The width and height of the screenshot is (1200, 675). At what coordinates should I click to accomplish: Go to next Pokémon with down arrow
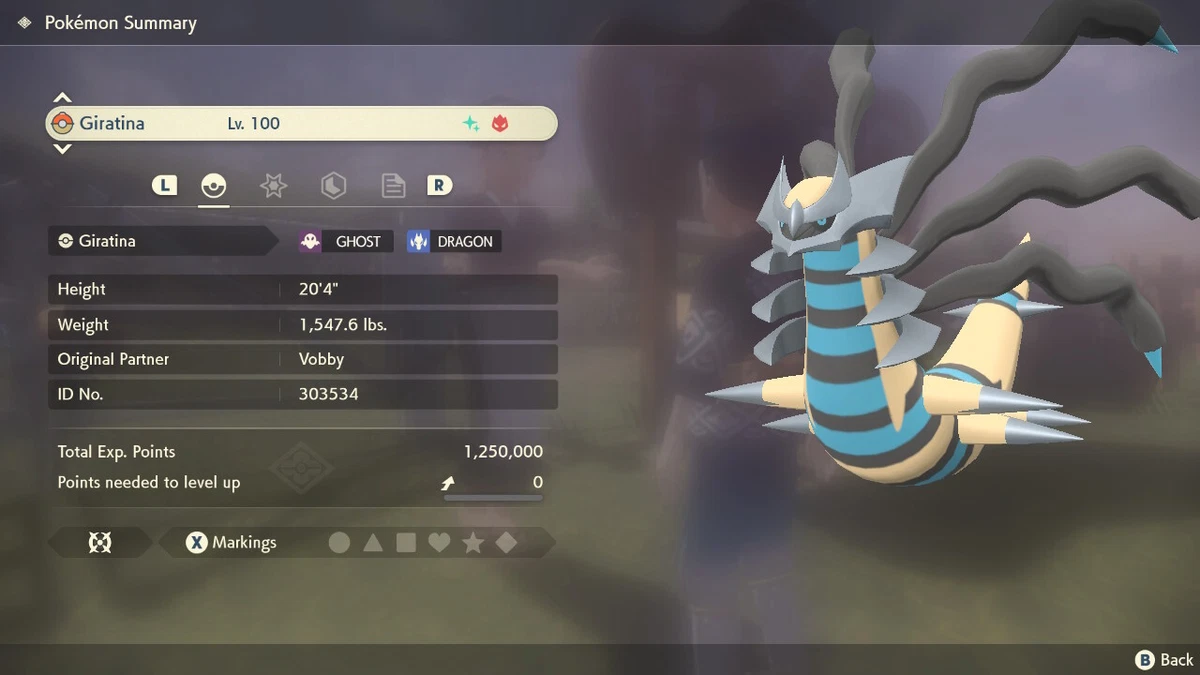pos(62,149)
